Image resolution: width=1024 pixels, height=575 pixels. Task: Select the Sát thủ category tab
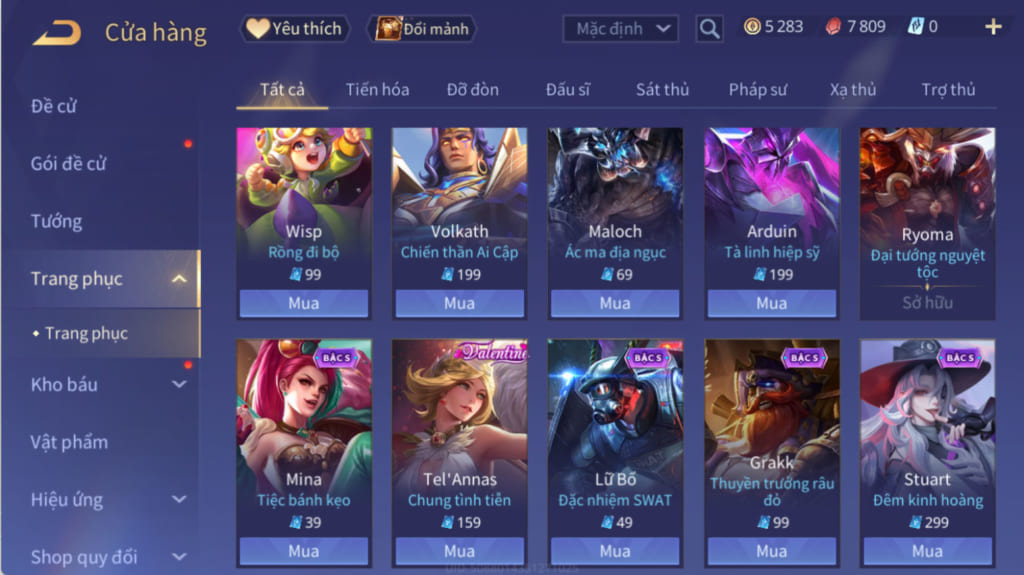[662, 89]
